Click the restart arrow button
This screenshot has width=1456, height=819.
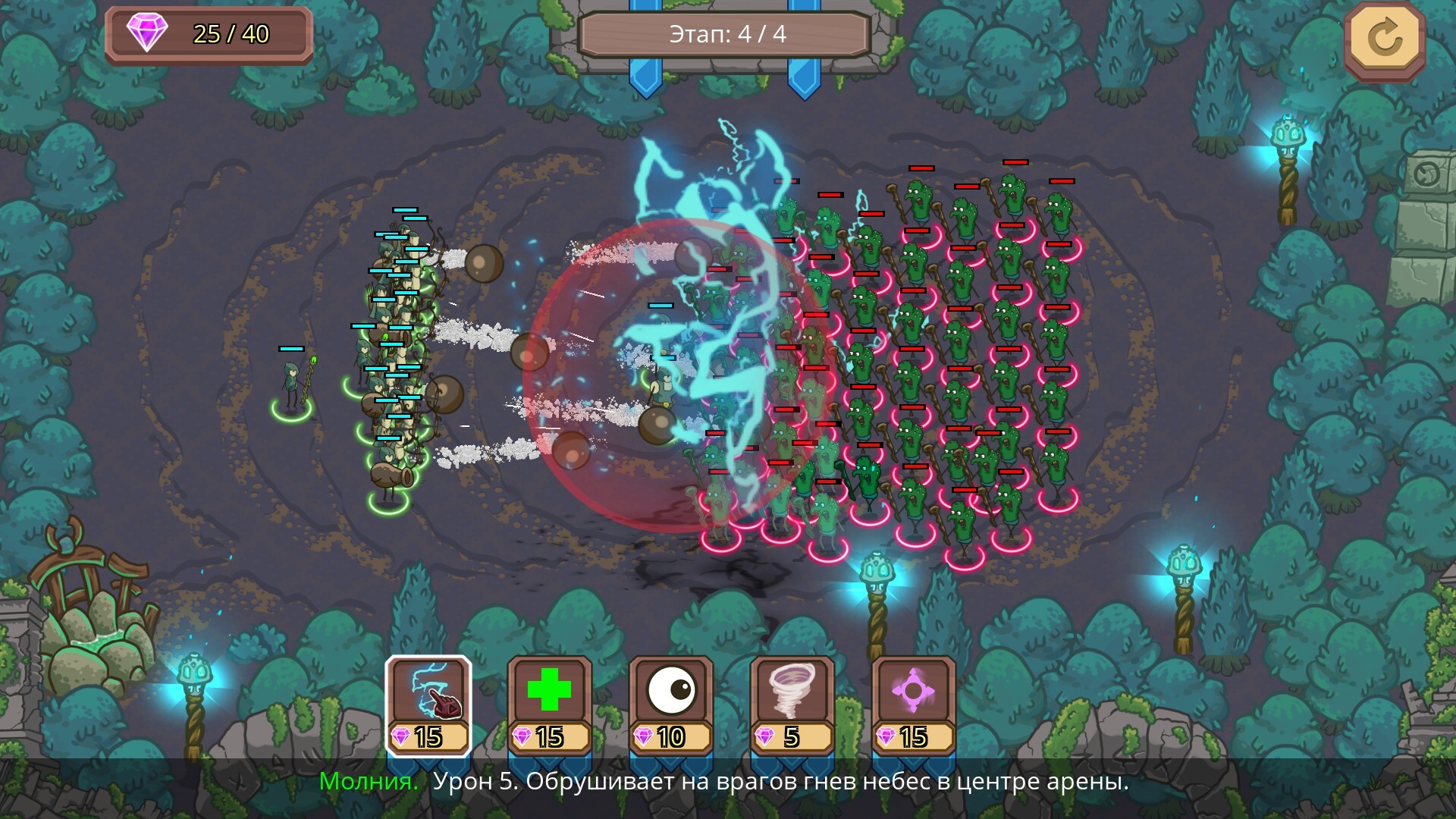[1385, 39]
